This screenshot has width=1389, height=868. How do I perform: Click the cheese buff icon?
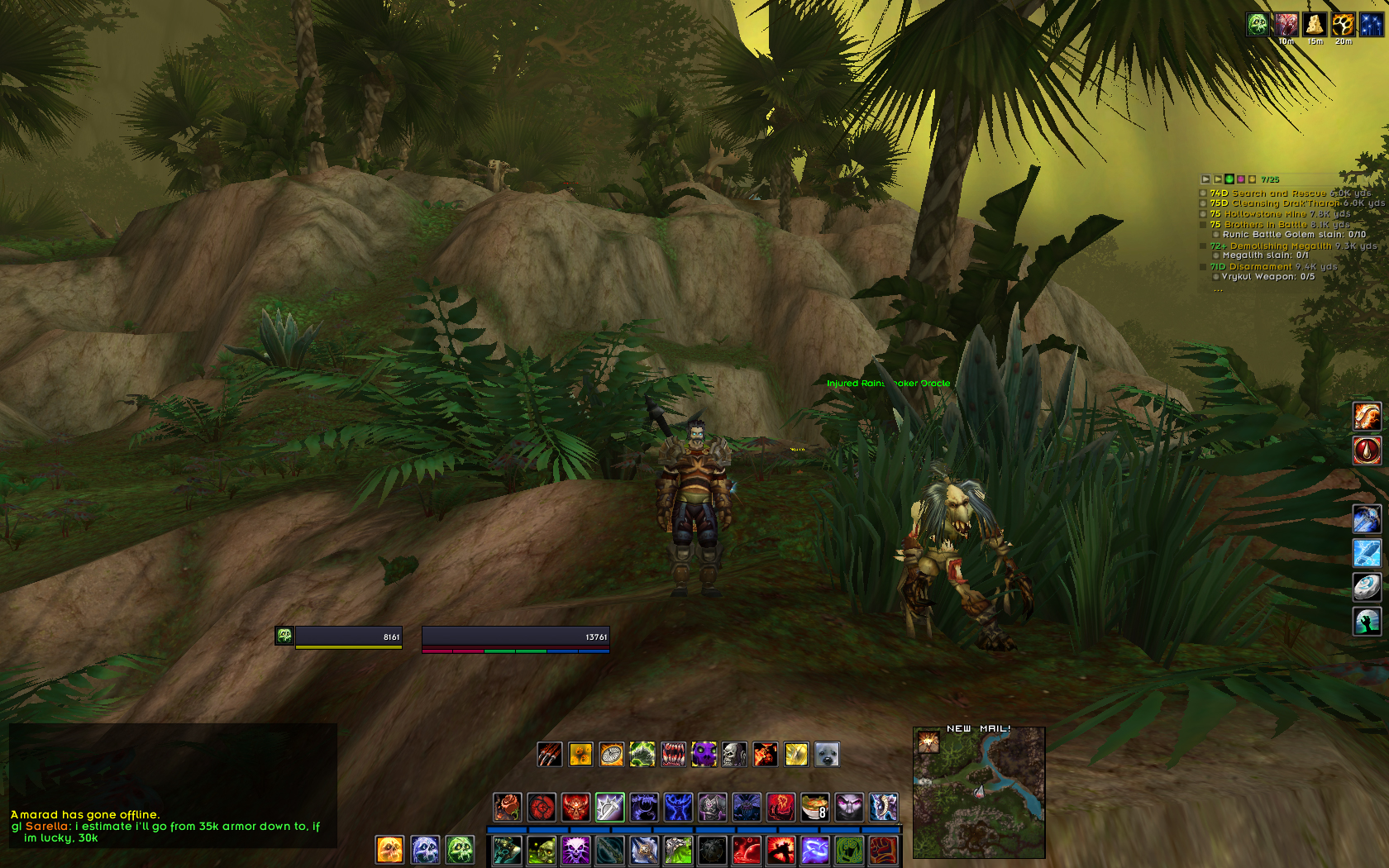(1314, 24)
